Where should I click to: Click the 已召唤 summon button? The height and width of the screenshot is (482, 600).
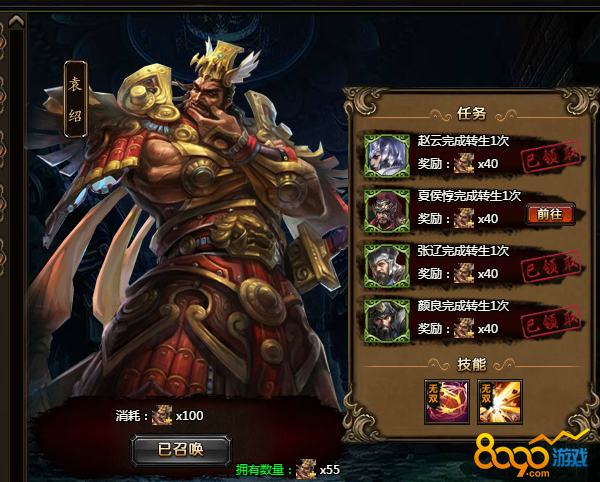pos(181,449)
